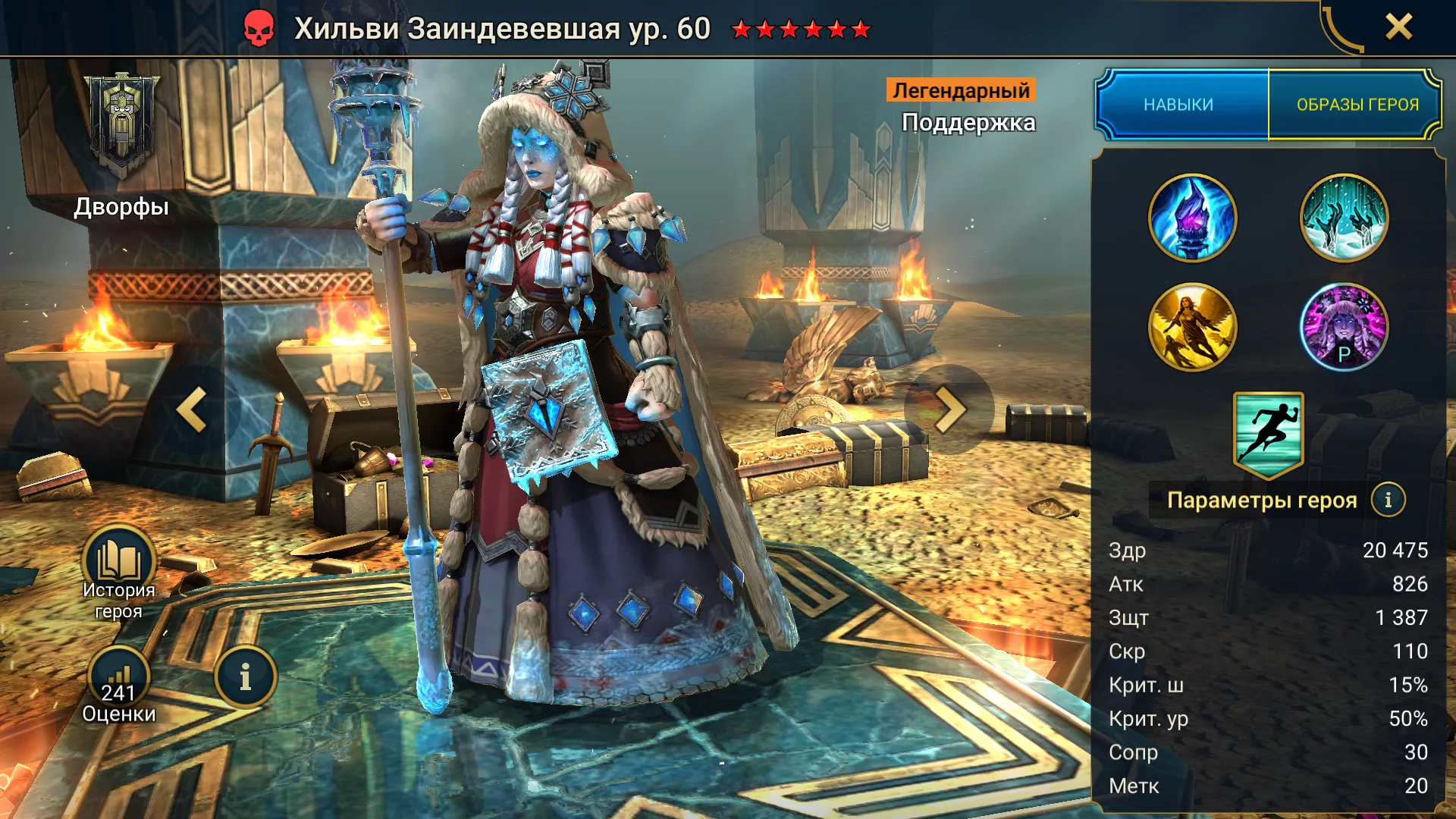Select the golden winged angel skill icon
1456x819 pixels.
tap(1192, 328)
